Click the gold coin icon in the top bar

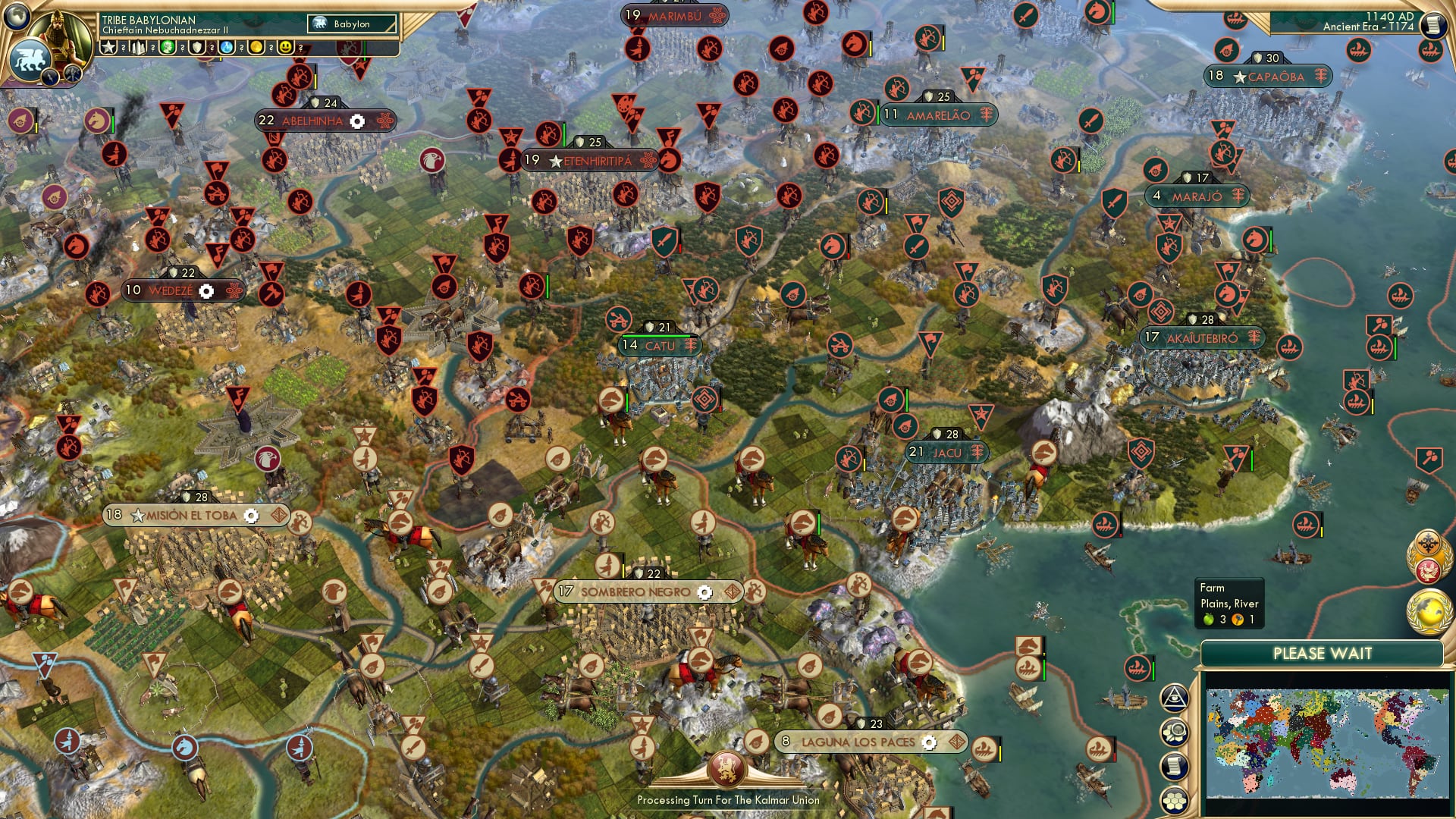coord(256,47)
